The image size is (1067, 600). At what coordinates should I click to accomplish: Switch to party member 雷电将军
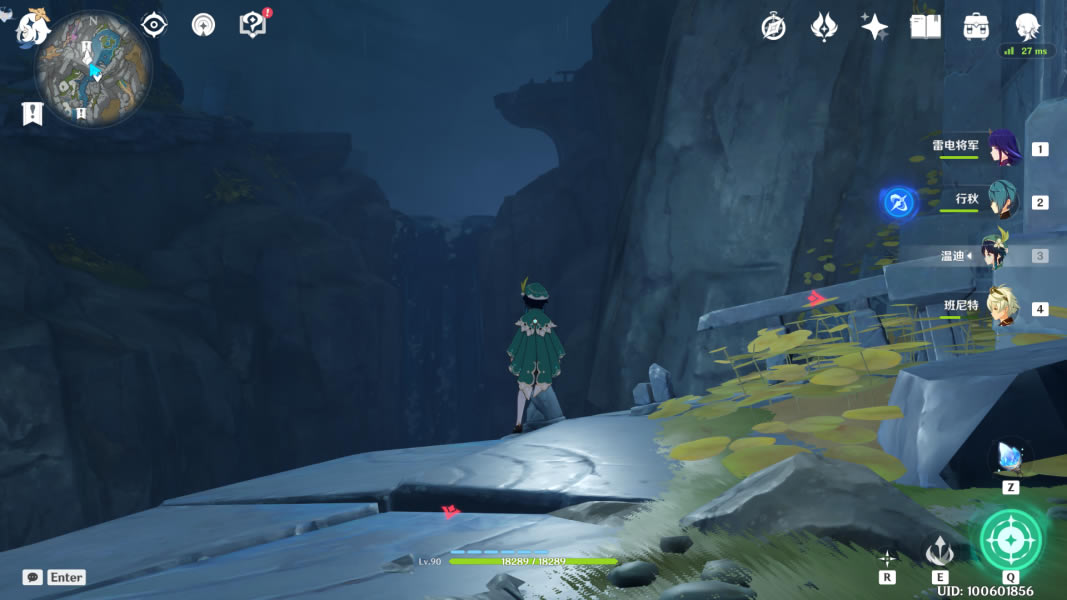coord(1002,149)
